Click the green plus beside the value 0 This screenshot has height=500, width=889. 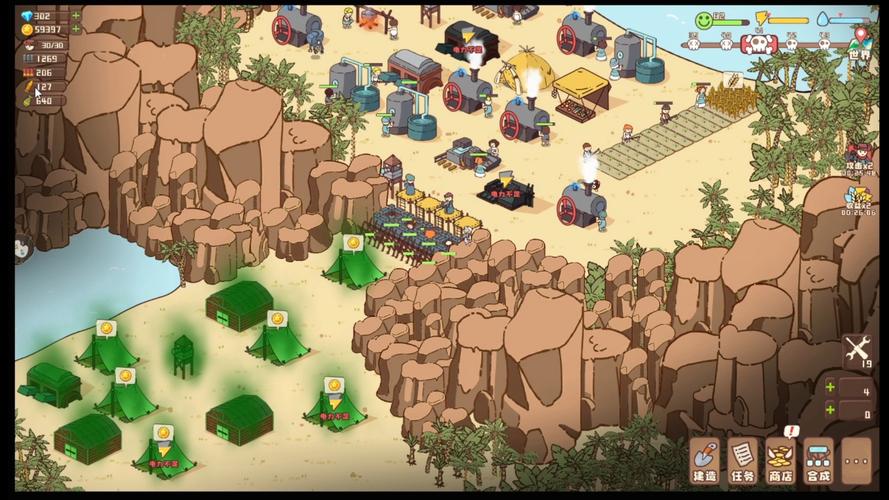tap(830, 409)
